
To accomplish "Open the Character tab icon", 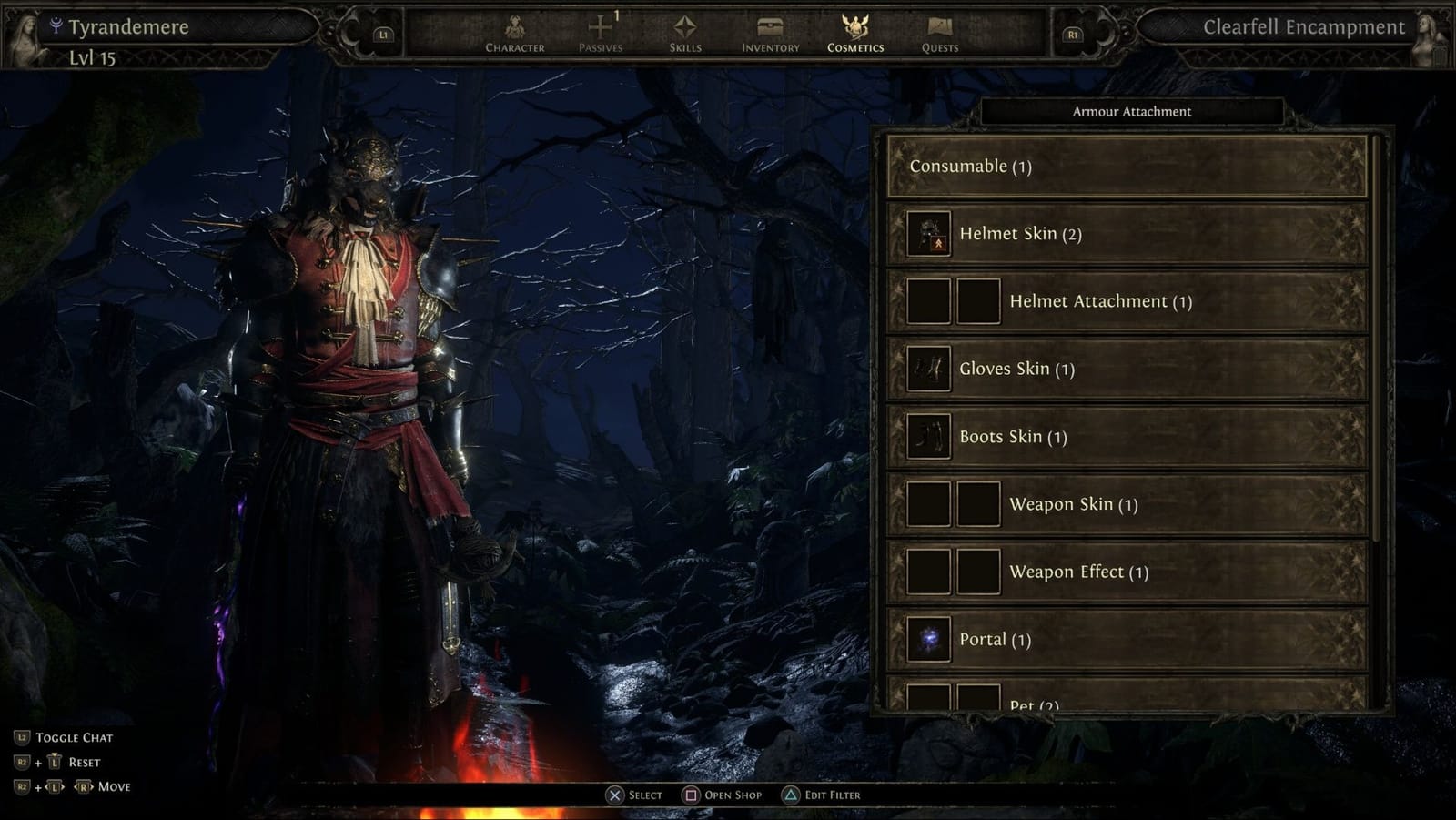I will (514, 27).
